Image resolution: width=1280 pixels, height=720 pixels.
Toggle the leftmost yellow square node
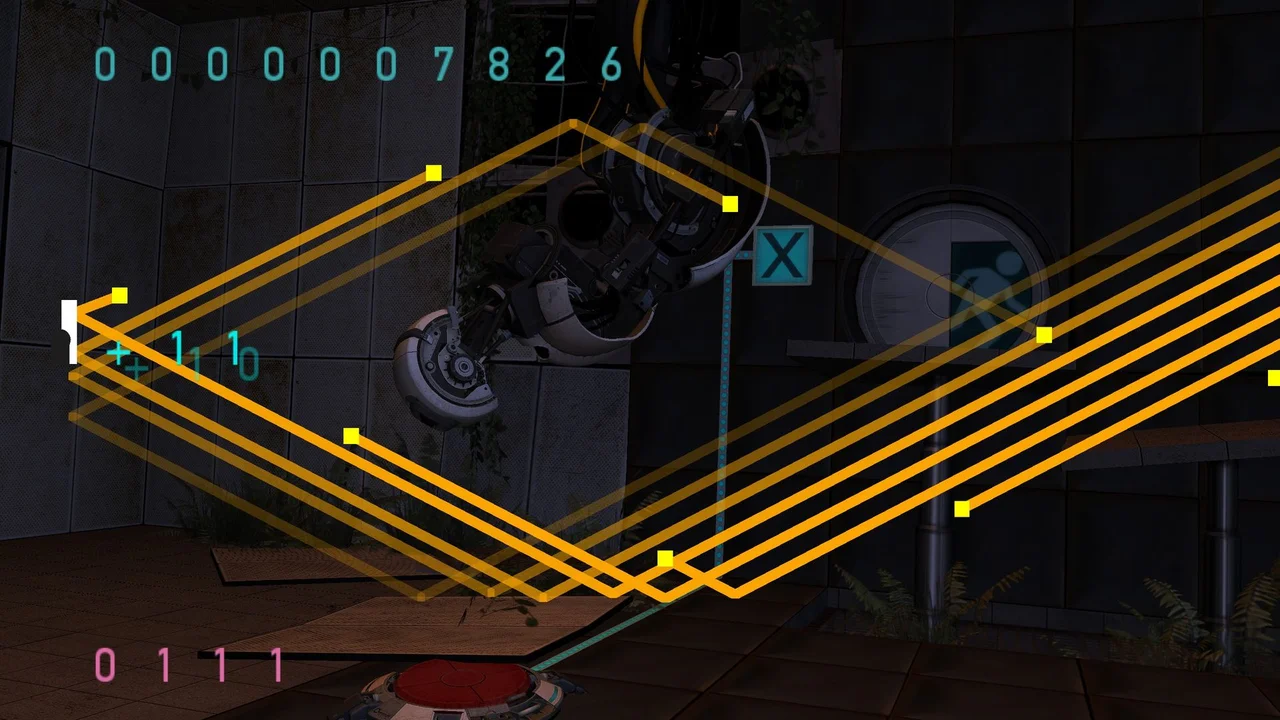point(119,295)
